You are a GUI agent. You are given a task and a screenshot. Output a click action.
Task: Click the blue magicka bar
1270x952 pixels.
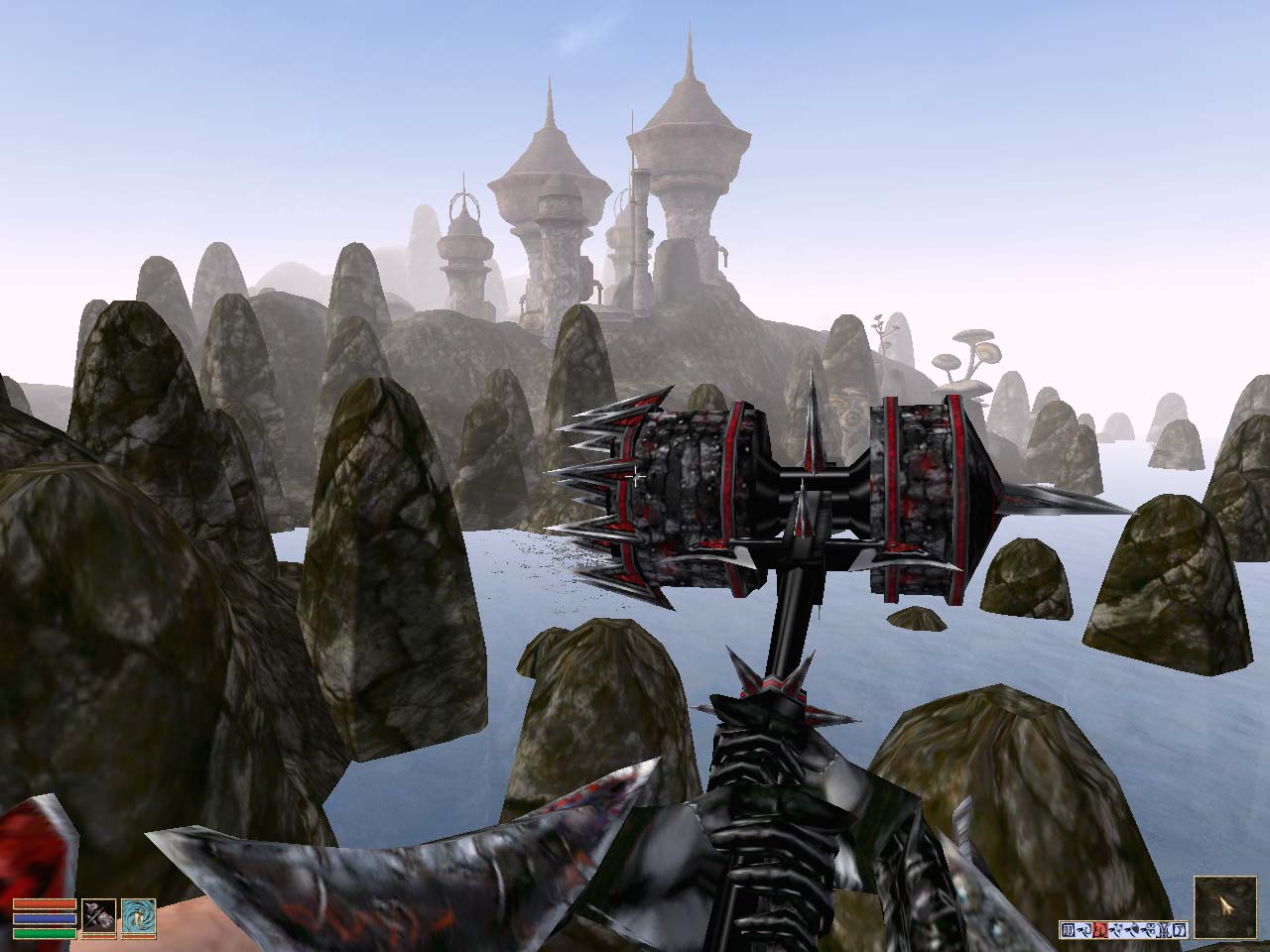[x=45, y=918]
